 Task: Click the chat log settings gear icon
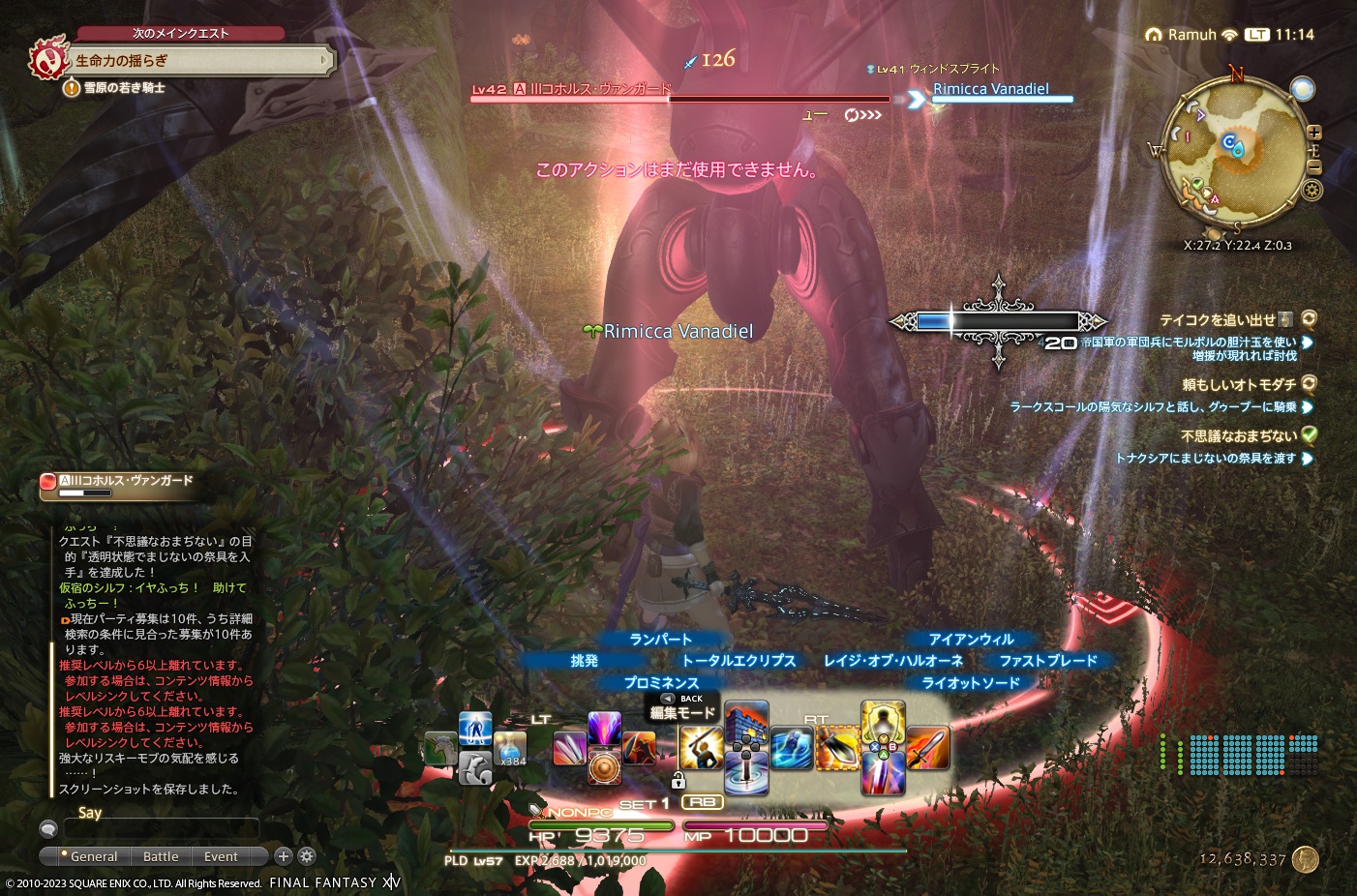pos(307,856)
